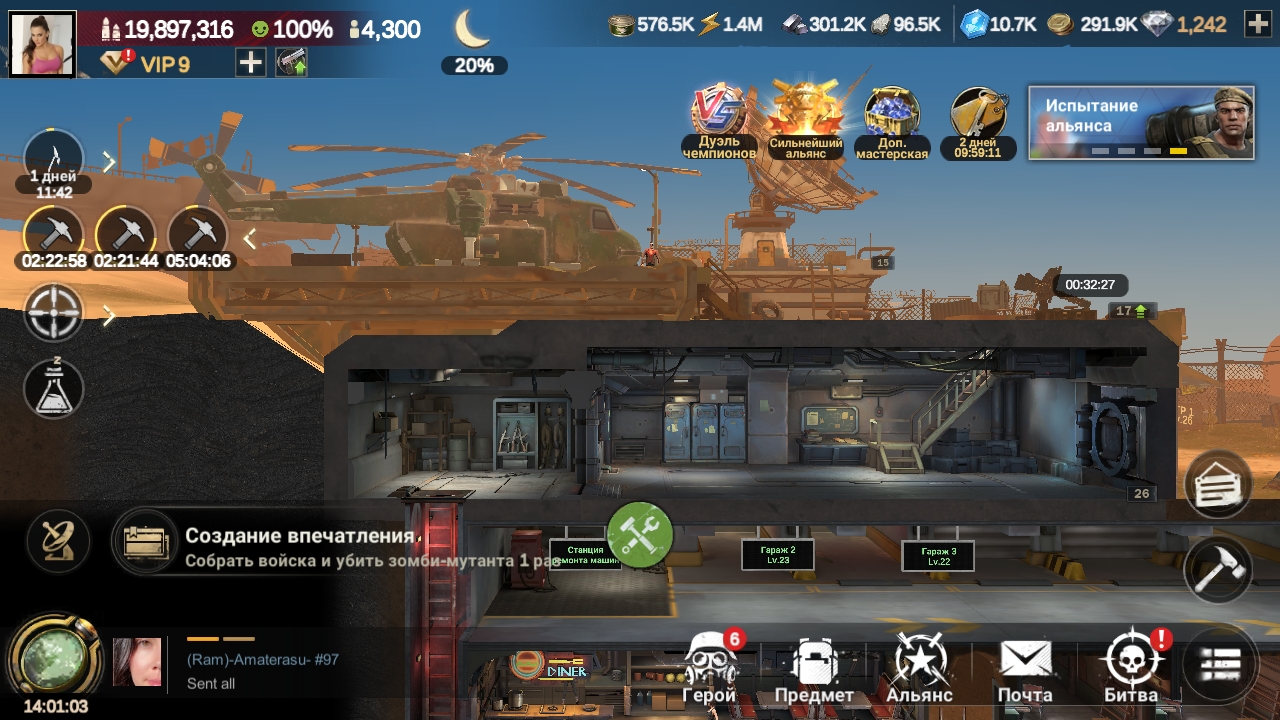1280x720 pixels.
Task: Open the Создание впечатления quest
Action: pyautogui.click(x=300, y=546)
